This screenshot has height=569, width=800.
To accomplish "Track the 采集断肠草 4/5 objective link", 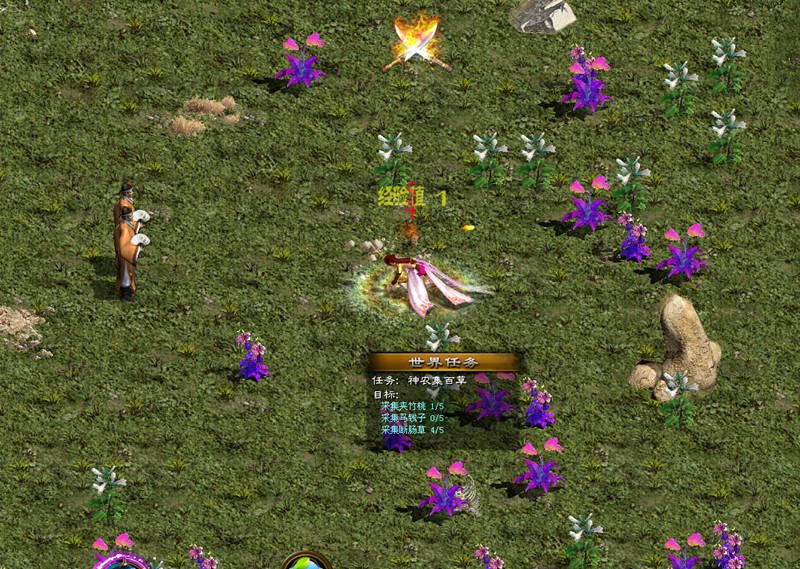I will click(412, 430).
